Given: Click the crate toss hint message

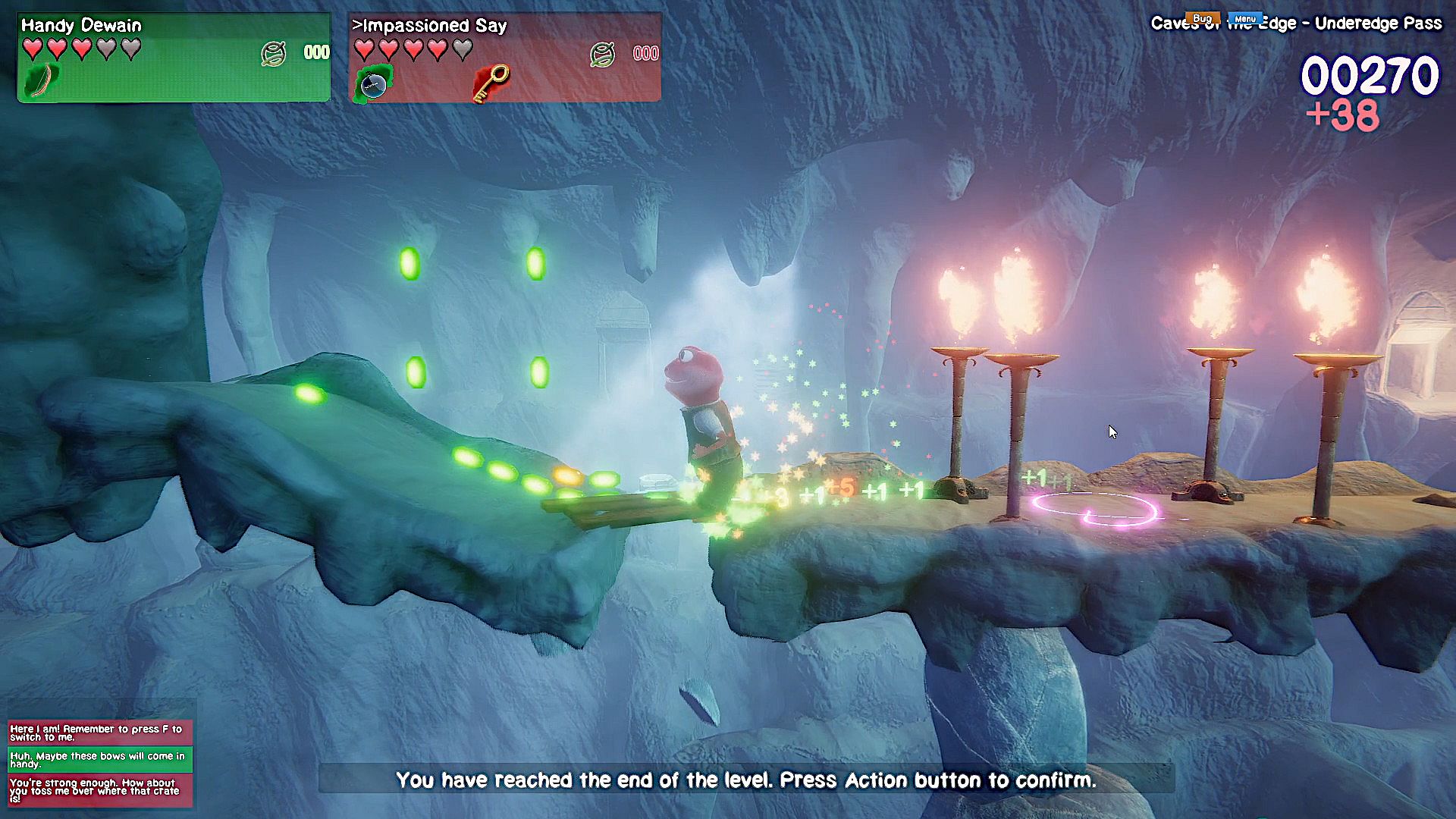Looking at the screenshot, I should coord(100,790).
